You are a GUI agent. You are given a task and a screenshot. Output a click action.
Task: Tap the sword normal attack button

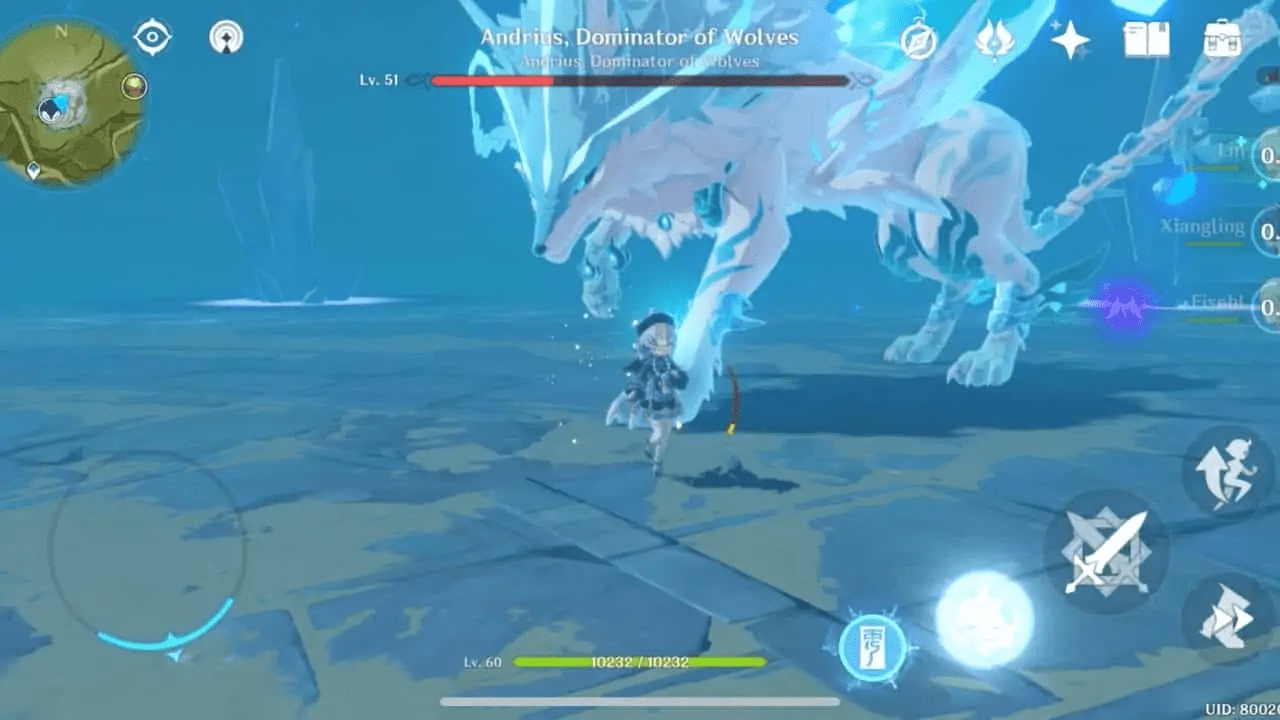[x=1105, y=552]
